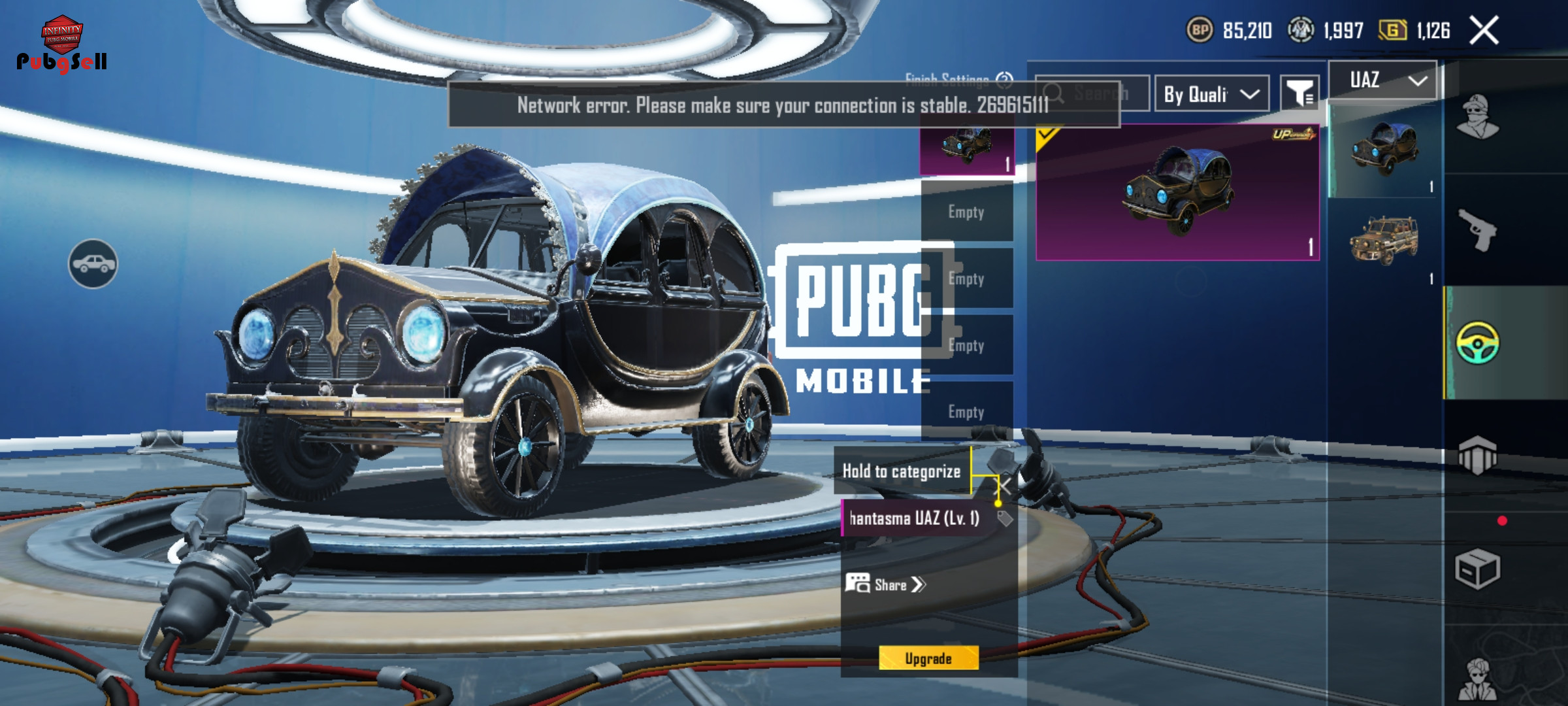Switch to the pistol weapons tab

tap(1478, 230)
